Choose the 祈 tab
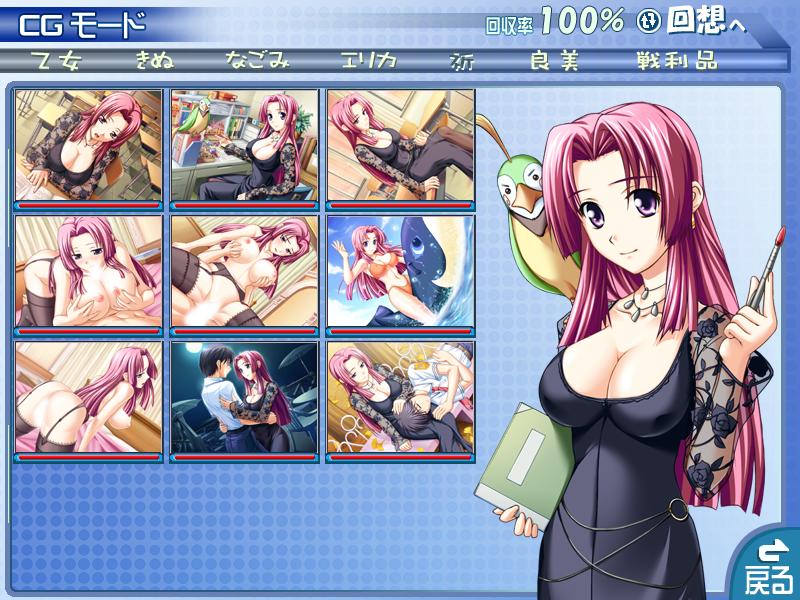800x600 pixels. click(x=463, y=60)
